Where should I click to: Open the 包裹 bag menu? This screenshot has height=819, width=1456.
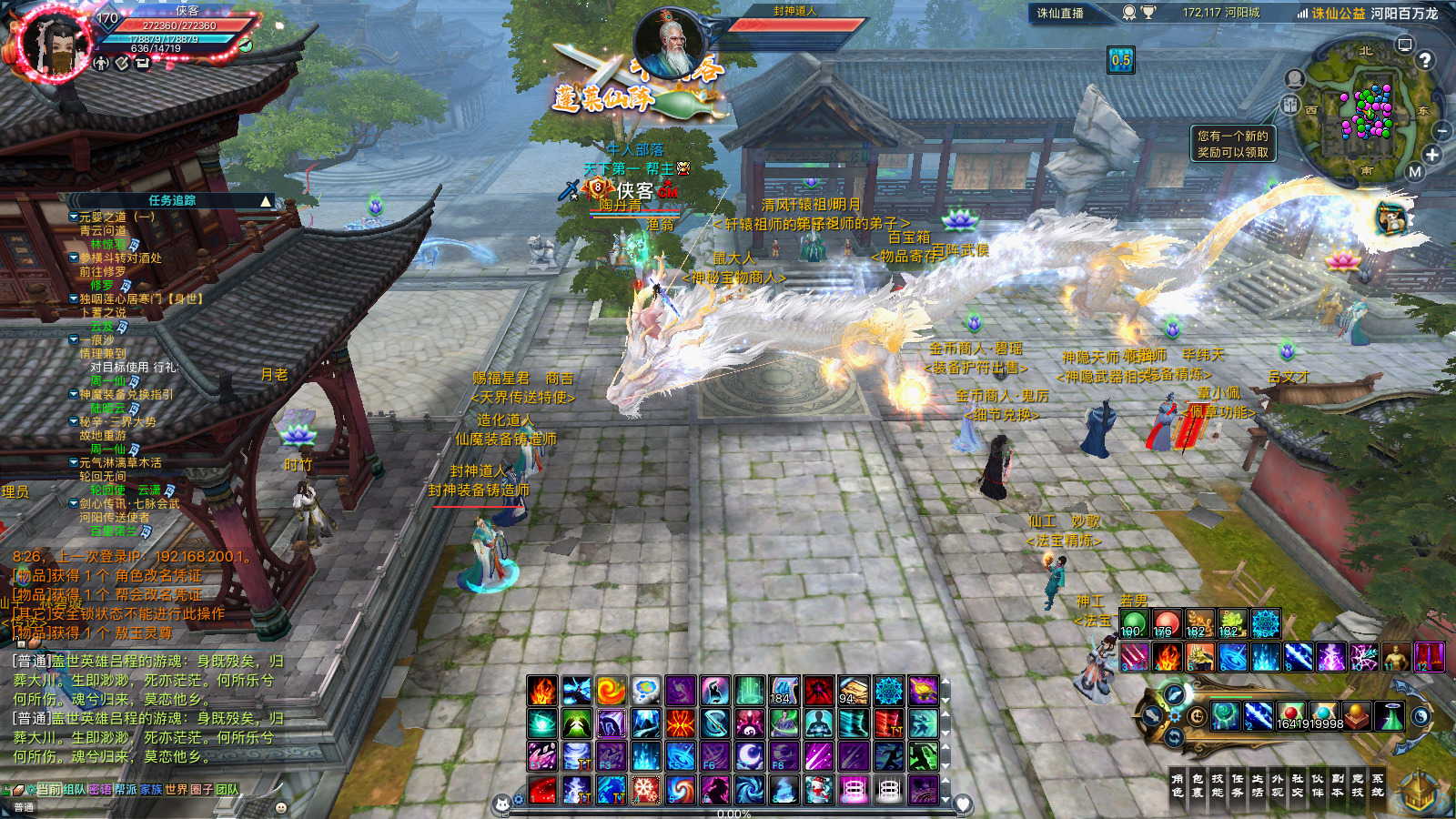(x=1198, y=785)
